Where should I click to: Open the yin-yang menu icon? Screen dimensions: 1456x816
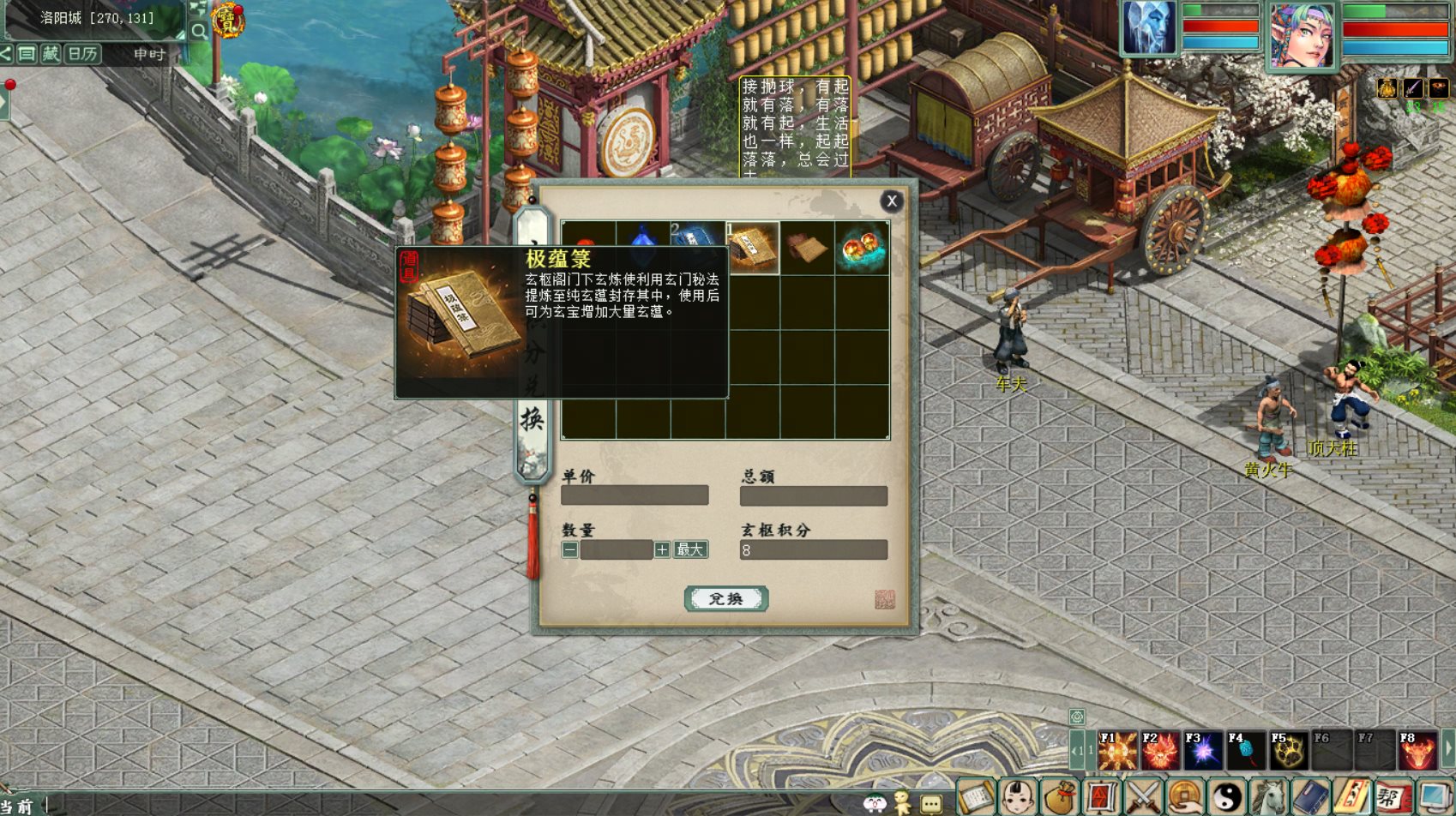pos(1227,797)
